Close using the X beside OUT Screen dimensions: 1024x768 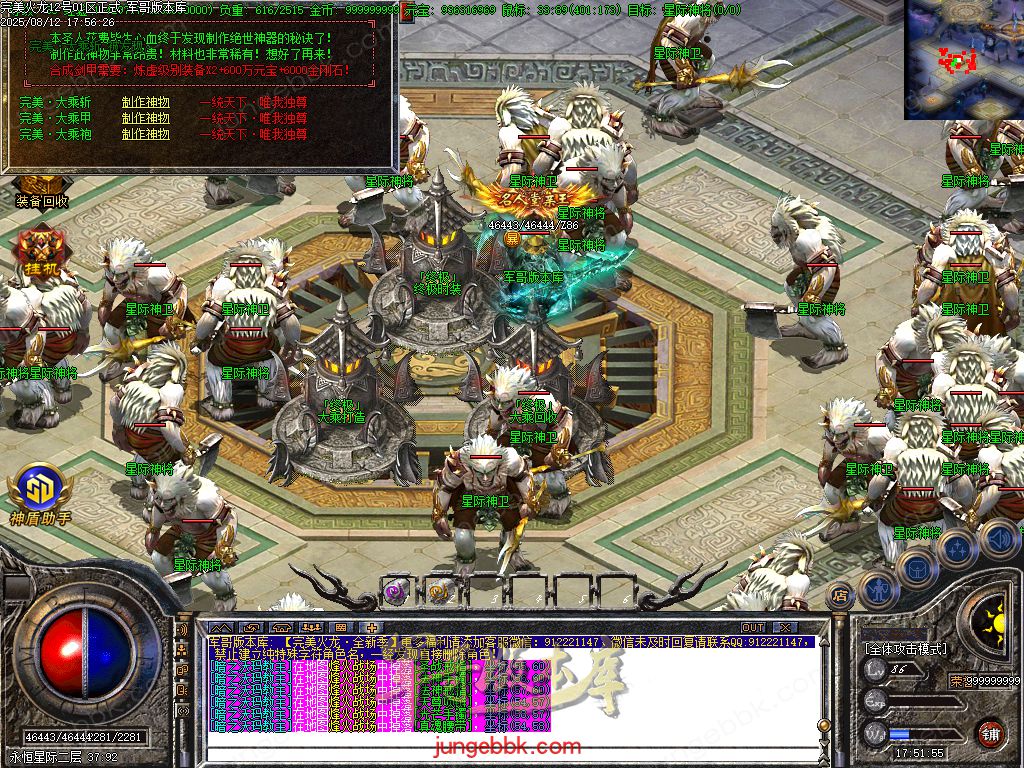[x=786, y=627]
